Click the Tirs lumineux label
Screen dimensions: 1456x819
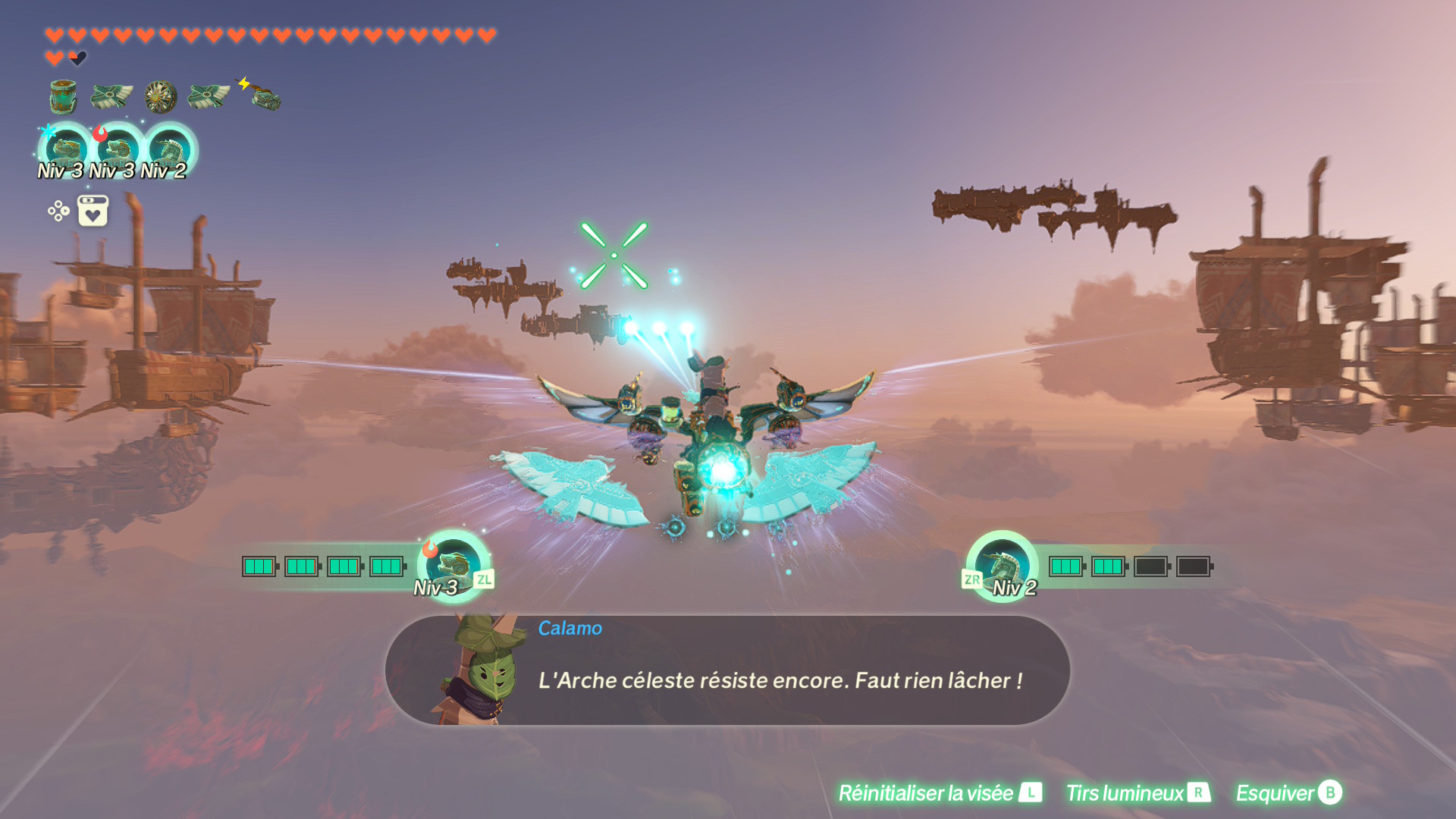(x=1125, y=793)
